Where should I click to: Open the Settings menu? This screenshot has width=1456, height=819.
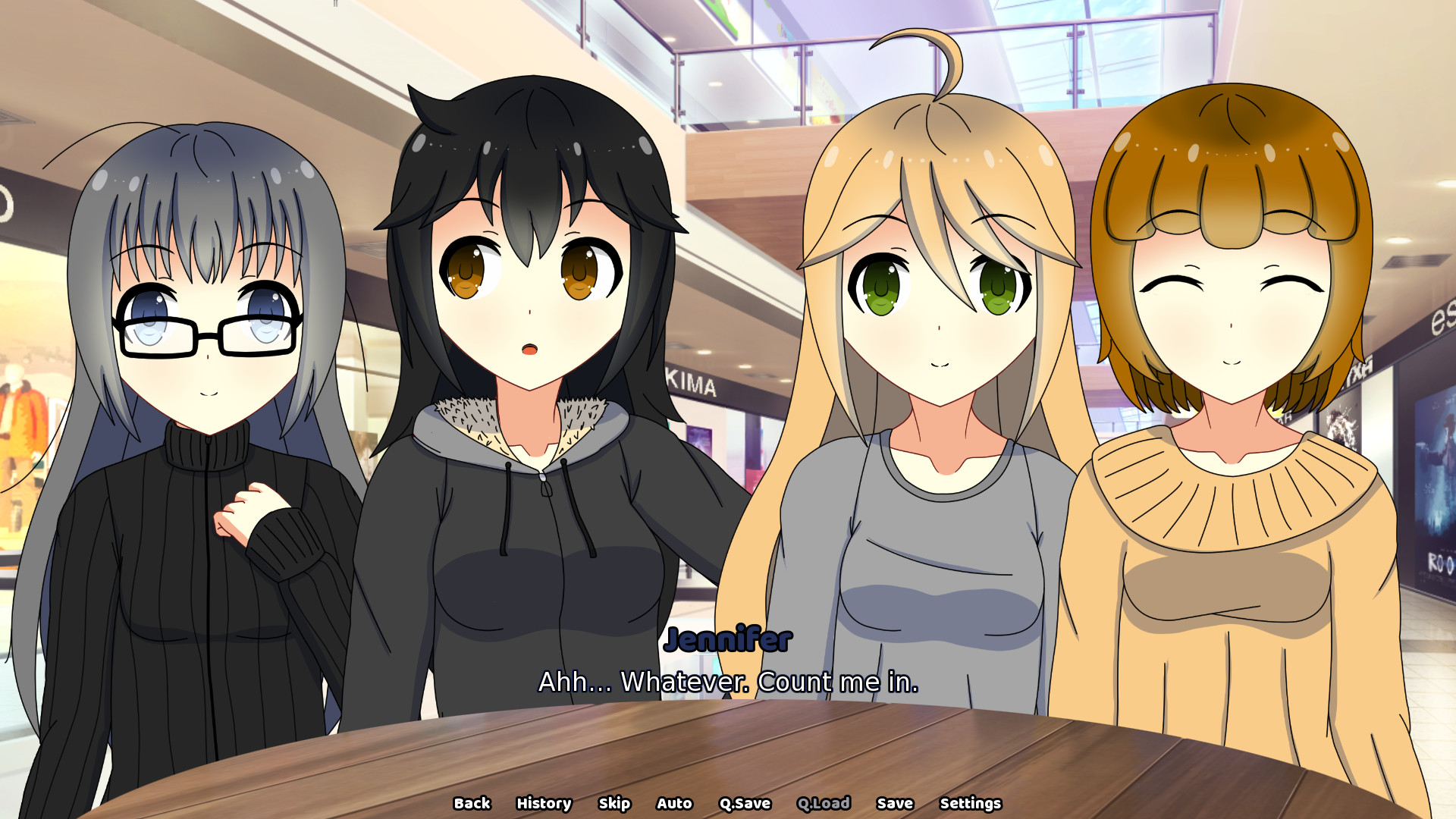[x=971, y=803]
